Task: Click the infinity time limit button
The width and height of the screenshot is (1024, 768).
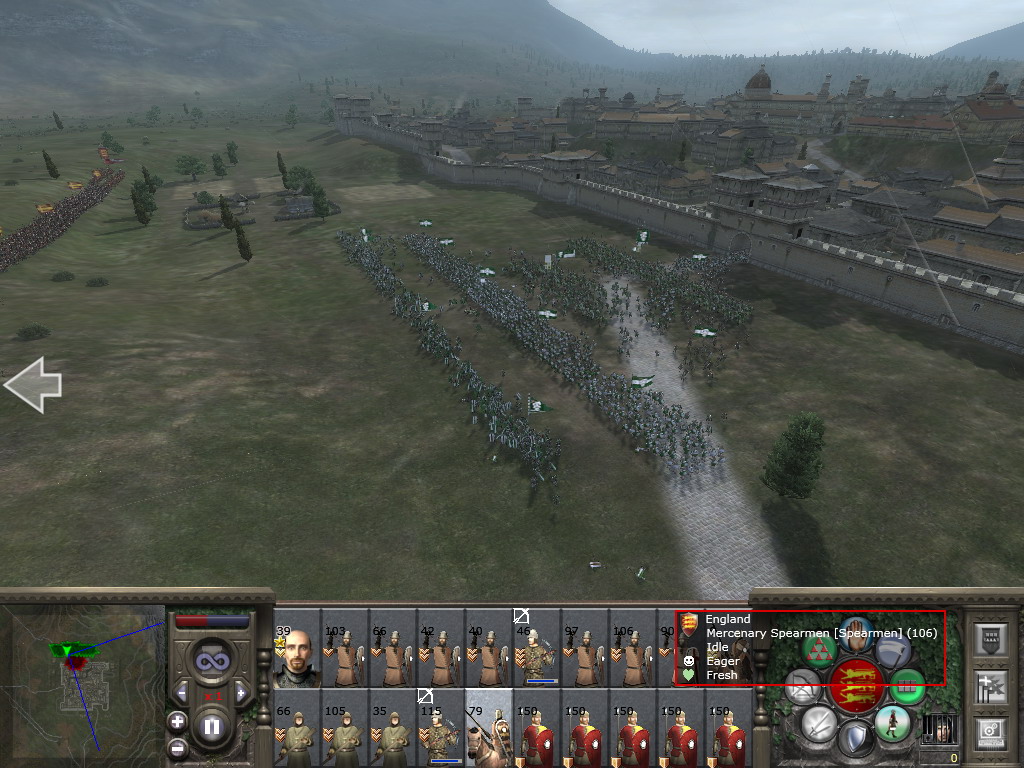Action: (211, 661)
